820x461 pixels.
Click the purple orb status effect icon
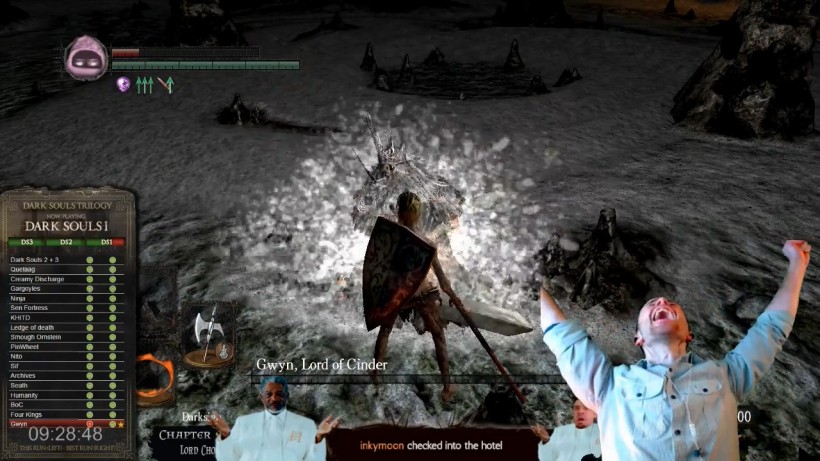pos(123,85)
